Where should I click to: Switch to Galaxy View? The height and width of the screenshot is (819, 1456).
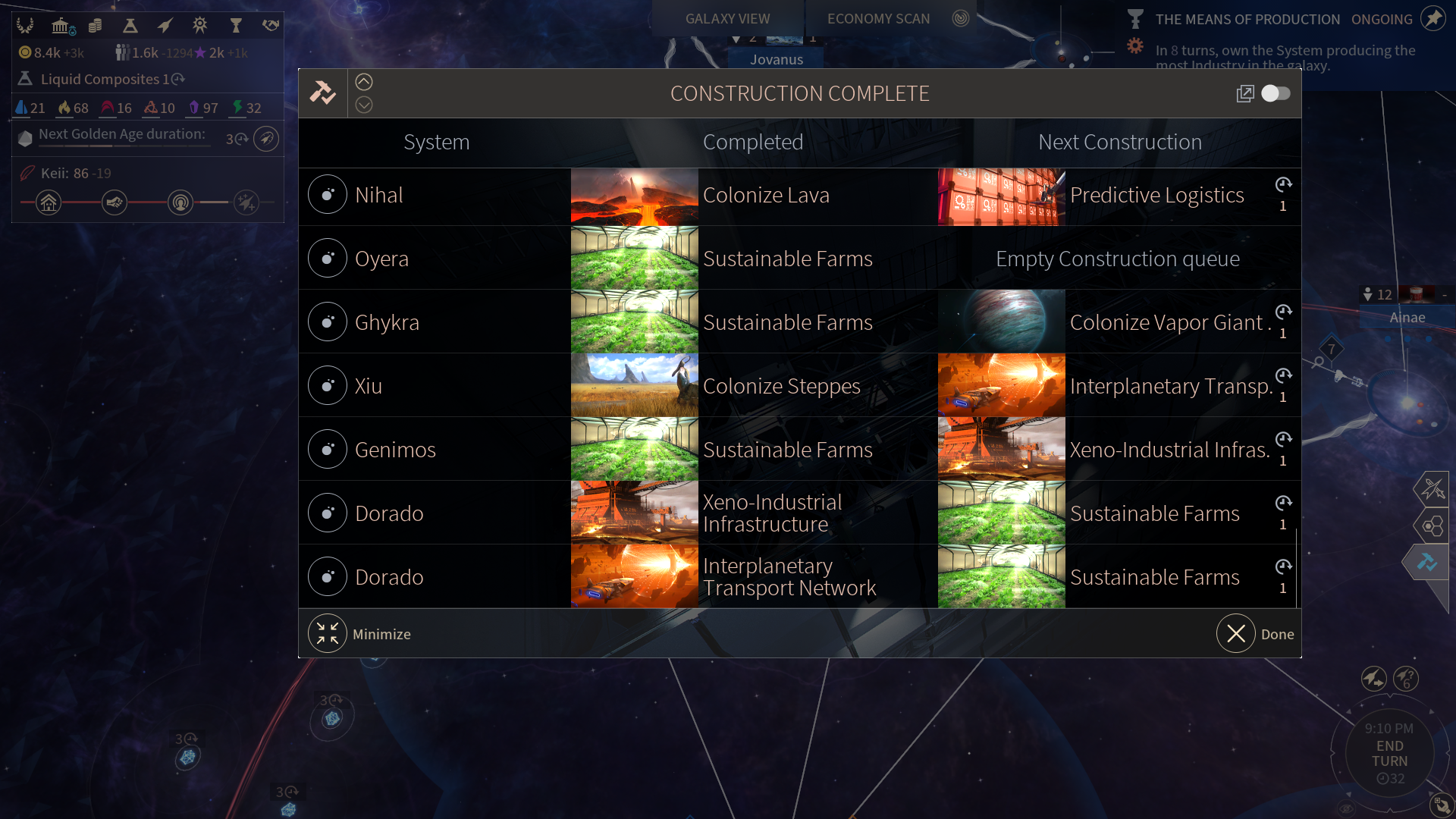[727, 18]
